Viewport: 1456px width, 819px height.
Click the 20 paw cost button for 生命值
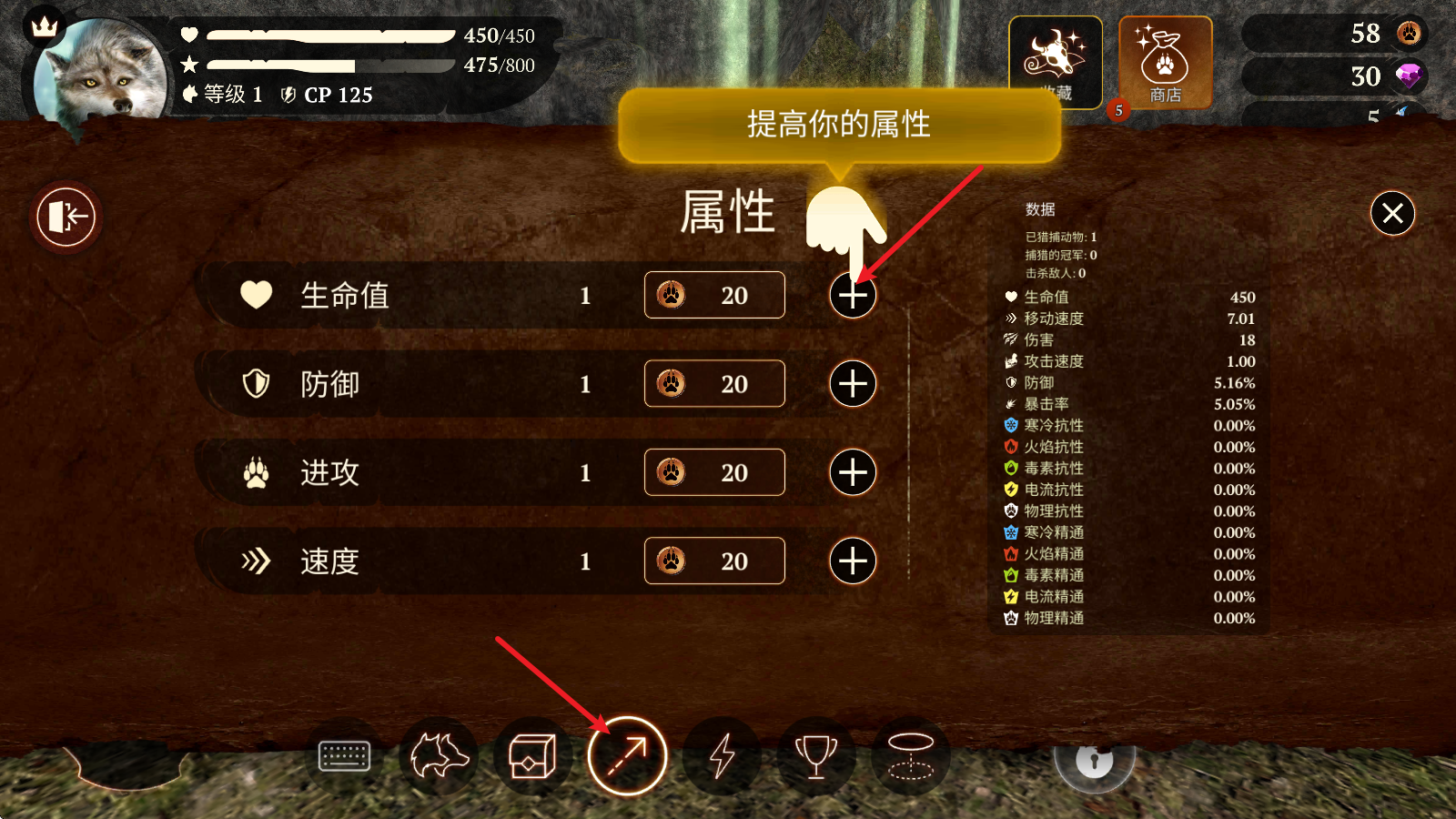pyautogui.click(x=714, y=295)
